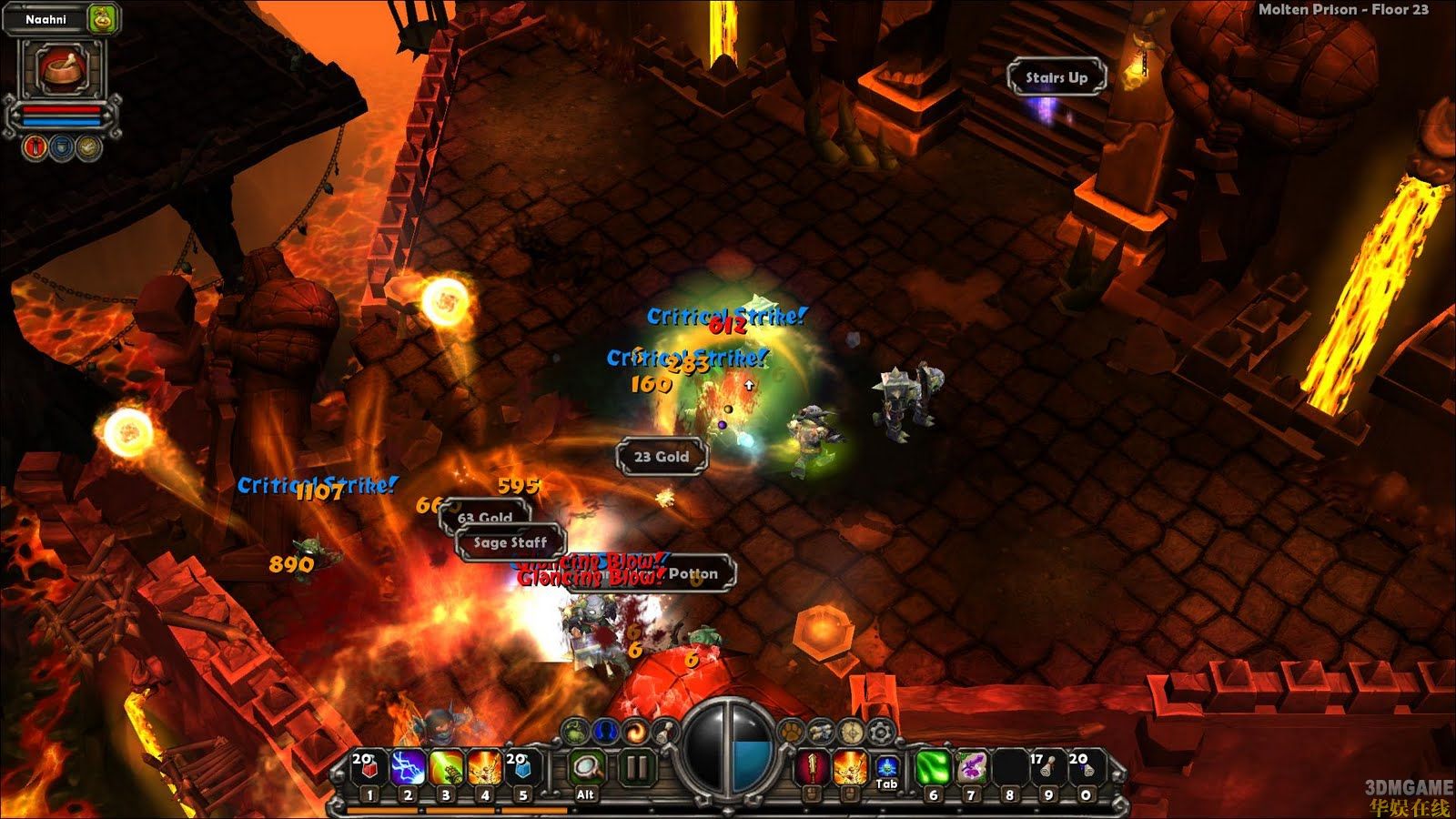Activate the green gauntlet skill in slot 3
This screenshot has width=1456, height=819.
(446, 770)
